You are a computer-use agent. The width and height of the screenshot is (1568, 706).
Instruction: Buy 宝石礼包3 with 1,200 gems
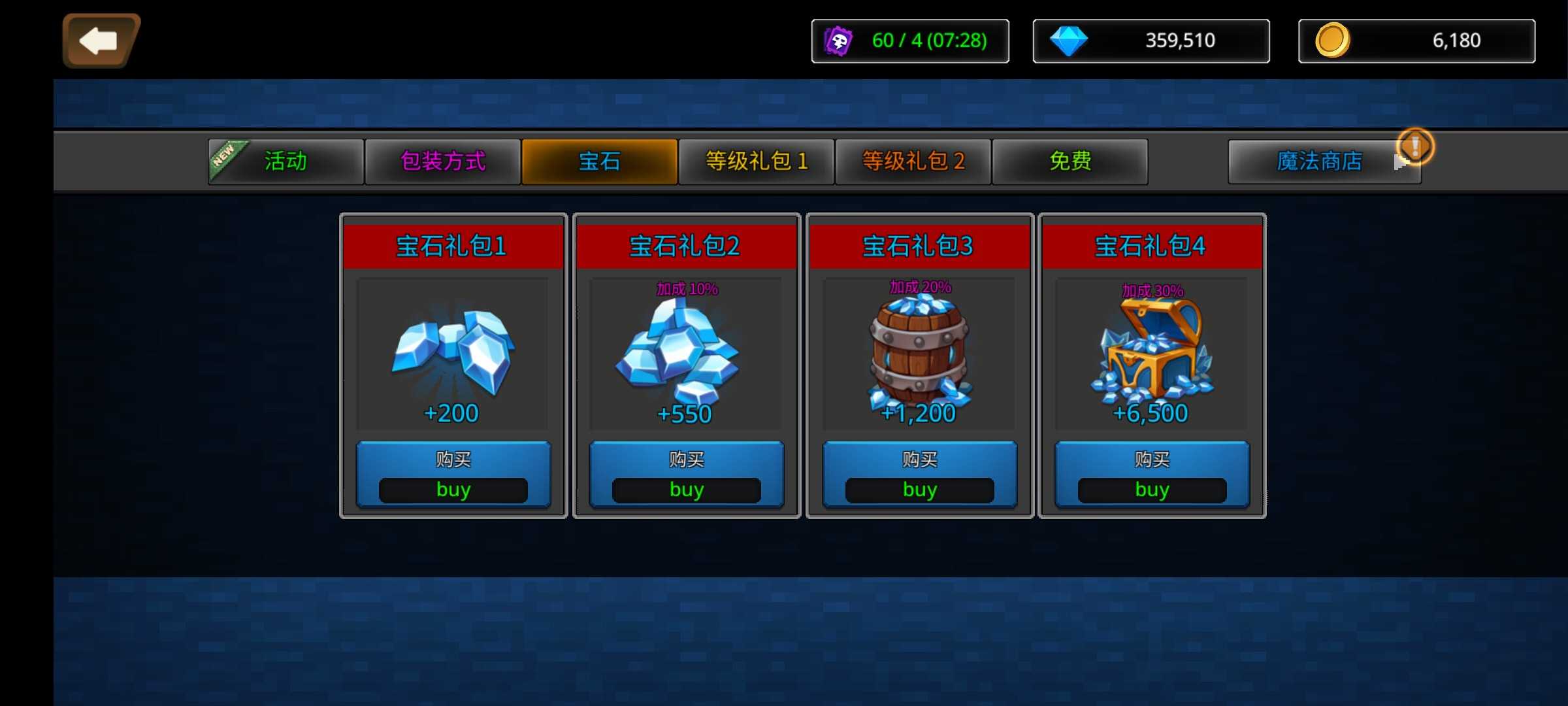point(919,475)
